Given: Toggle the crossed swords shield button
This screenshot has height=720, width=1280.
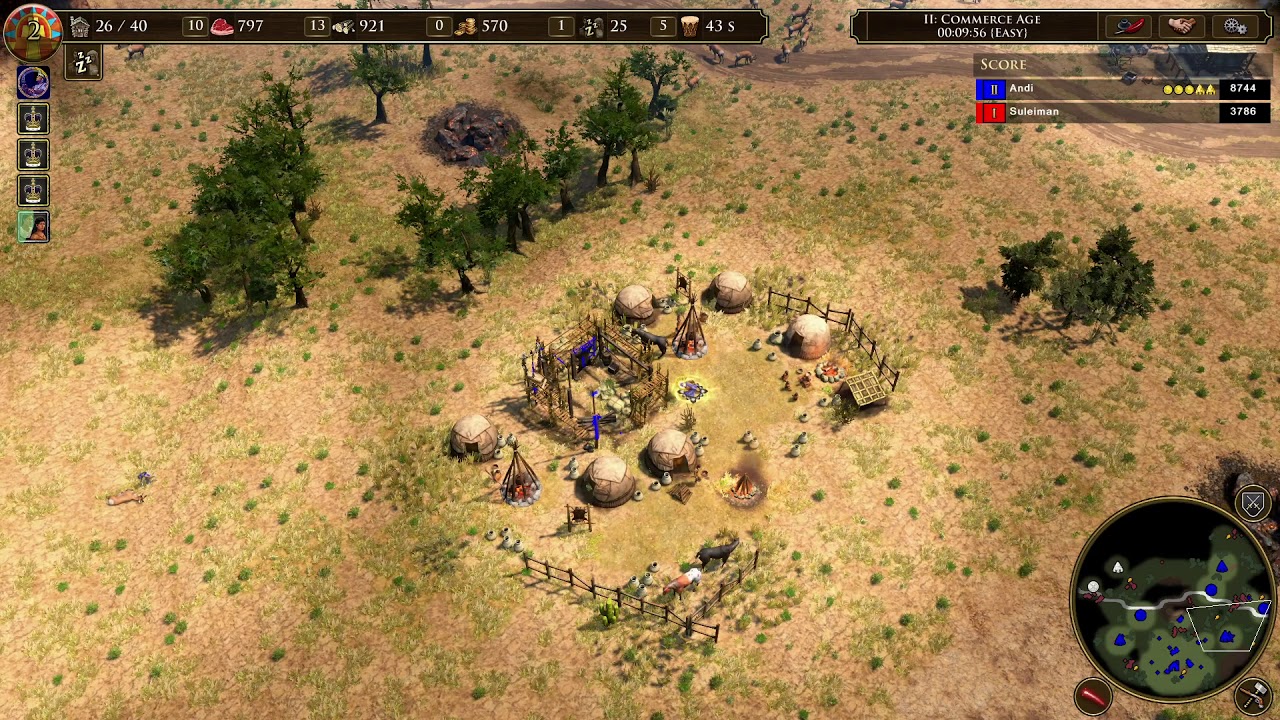Looking at the screenshot, I should (x=1253, y=503).
